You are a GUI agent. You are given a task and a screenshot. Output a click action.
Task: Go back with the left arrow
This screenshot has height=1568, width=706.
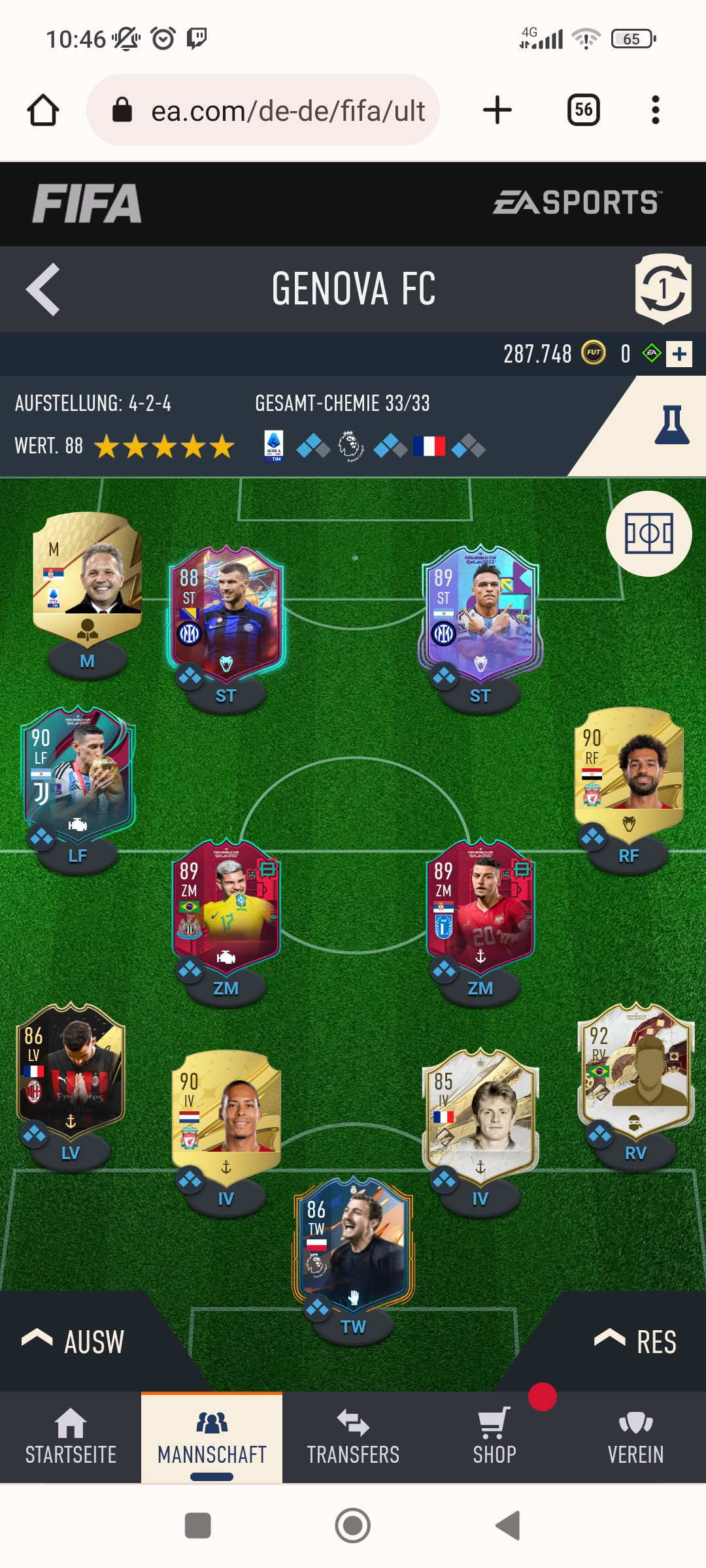point(43,289)
